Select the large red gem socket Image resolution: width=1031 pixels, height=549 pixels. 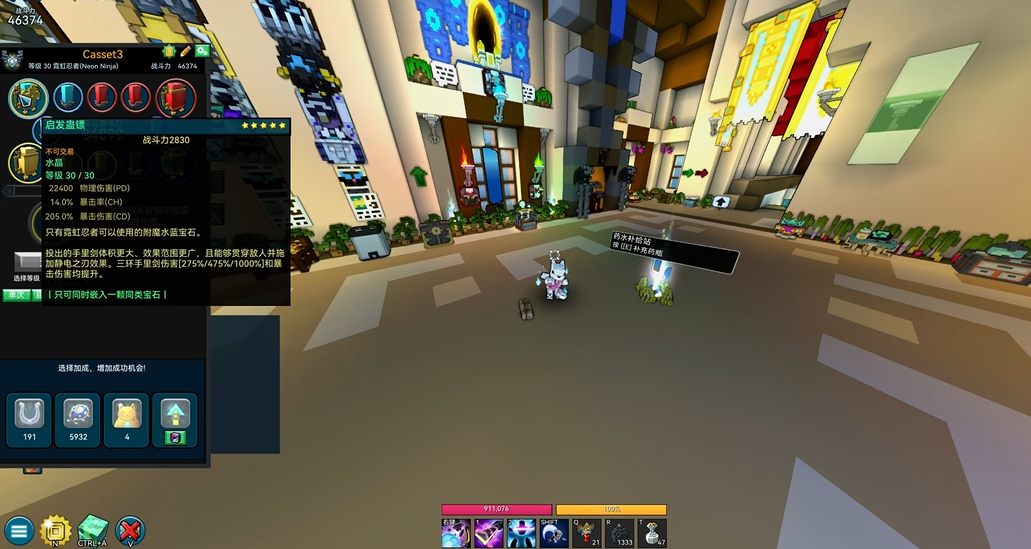point(175,97)
